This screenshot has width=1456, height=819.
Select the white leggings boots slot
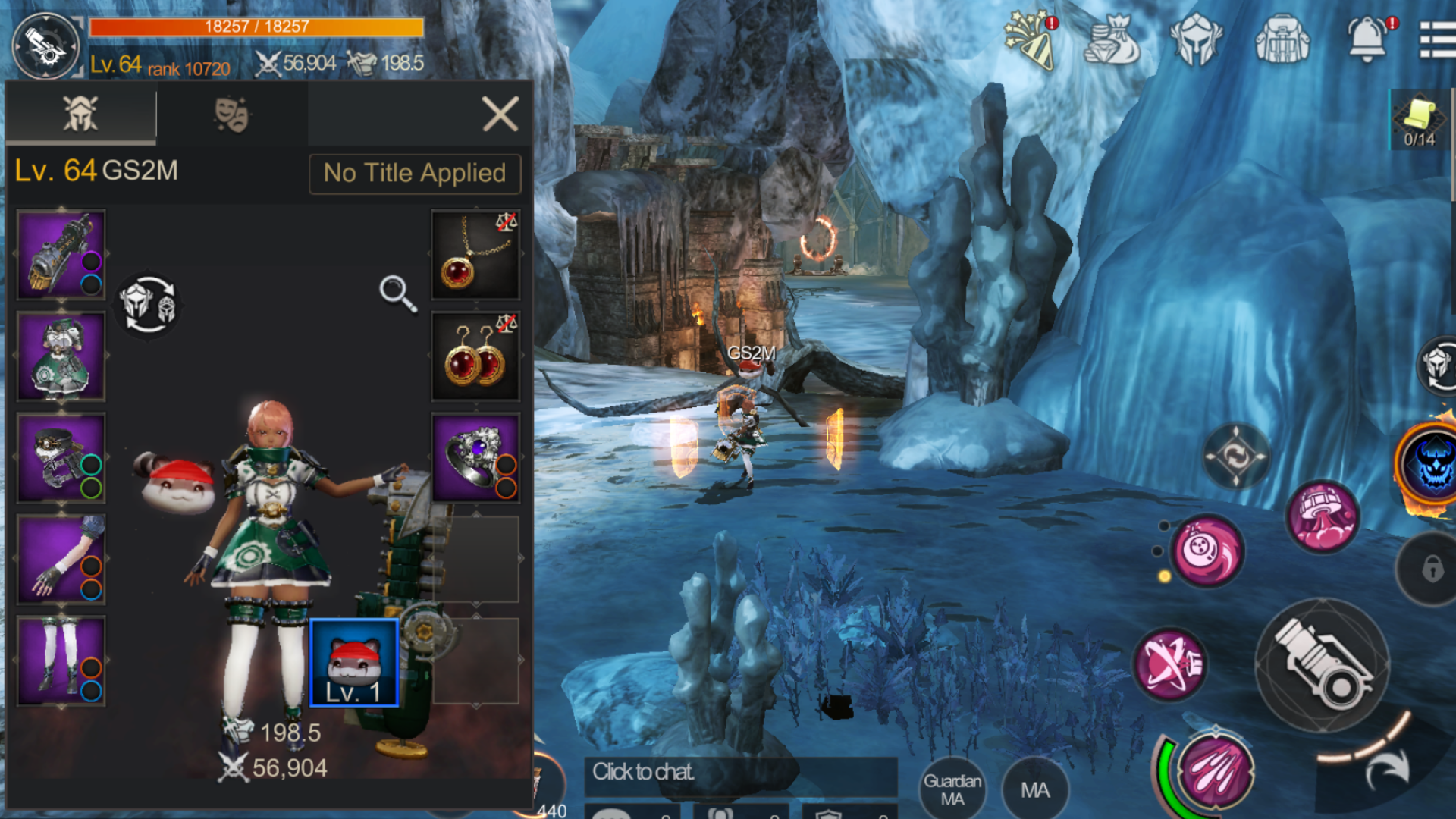[61, 661]
